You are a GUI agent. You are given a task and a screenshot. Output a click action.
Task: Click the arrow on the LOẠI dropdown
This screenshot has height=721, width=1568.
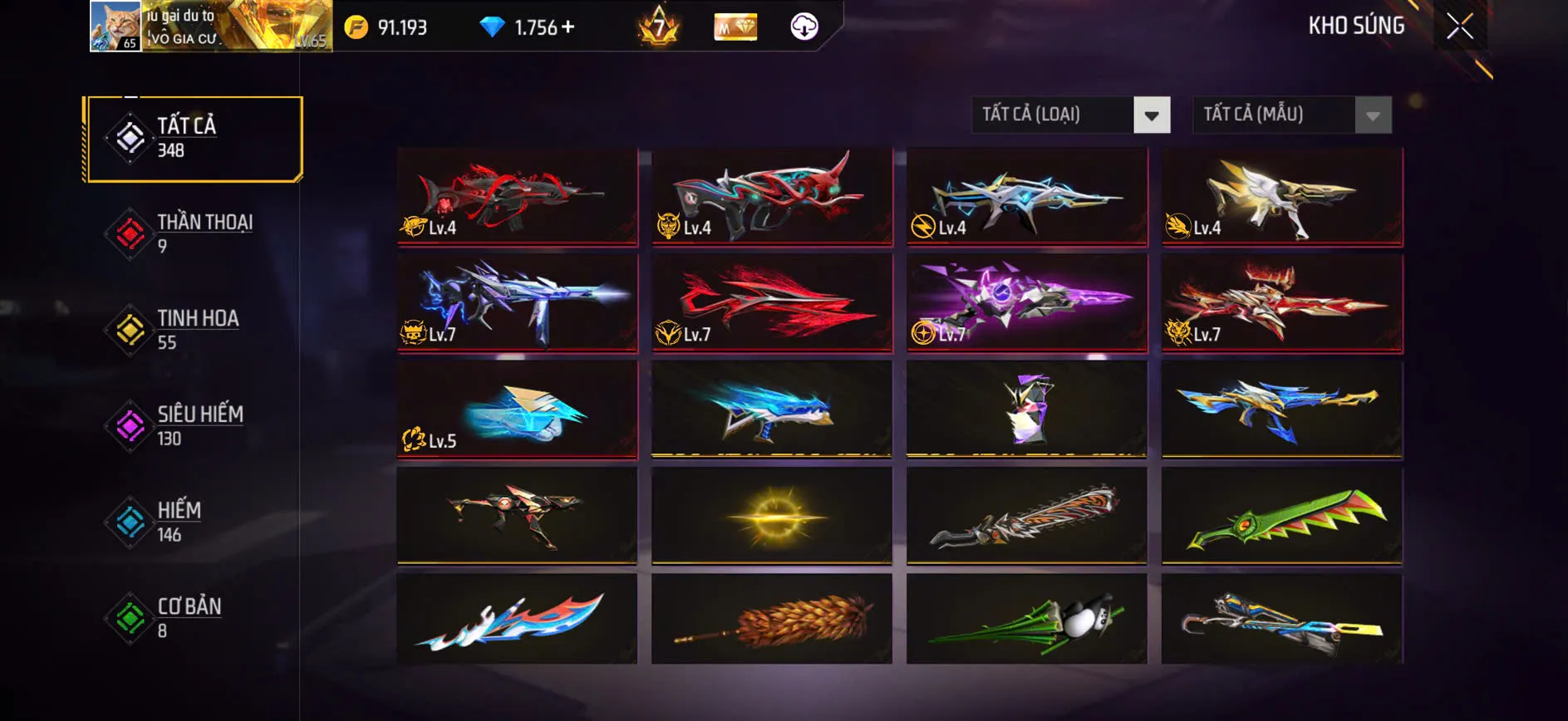click(1151, 115)
